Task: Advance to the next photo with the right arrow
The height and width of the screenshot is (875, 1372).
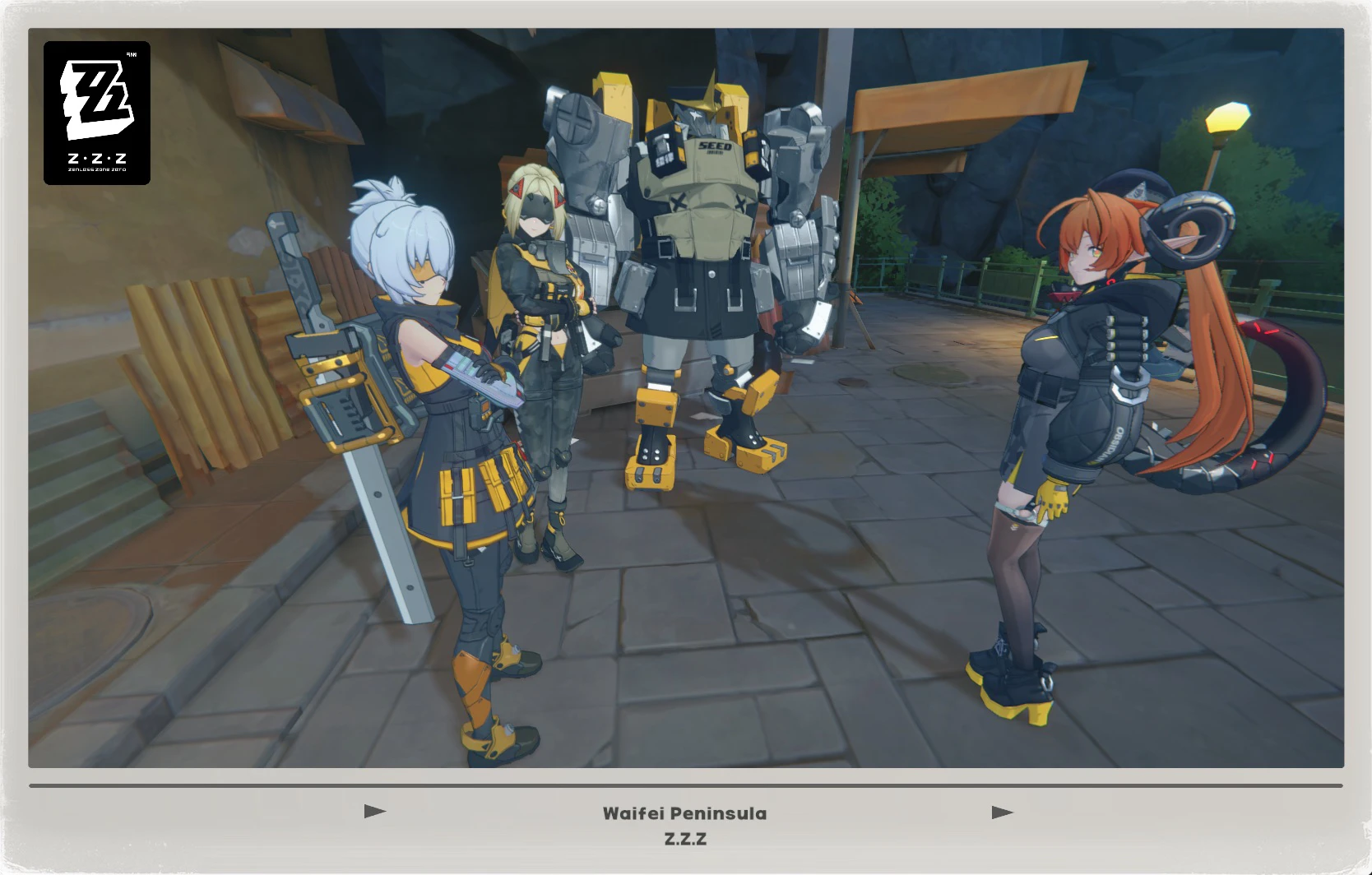Action: click(1002, 812)
